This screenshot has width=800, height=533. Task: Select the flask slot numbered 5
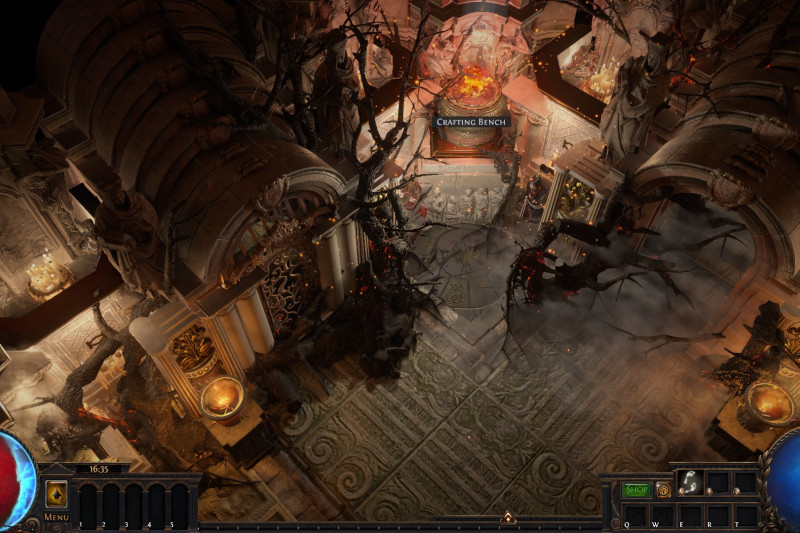coord(179,505)
